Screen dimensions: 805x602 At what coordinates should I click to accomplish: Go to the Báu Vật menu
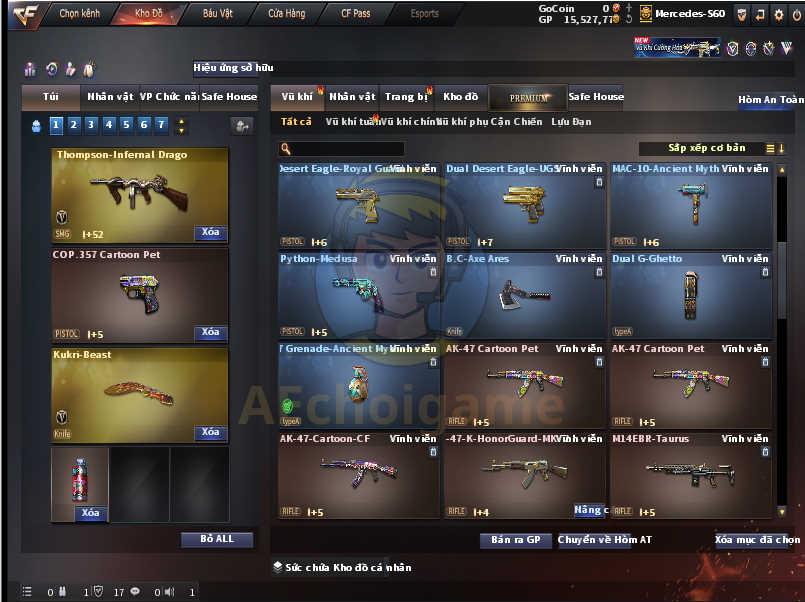tap(218, 14)
